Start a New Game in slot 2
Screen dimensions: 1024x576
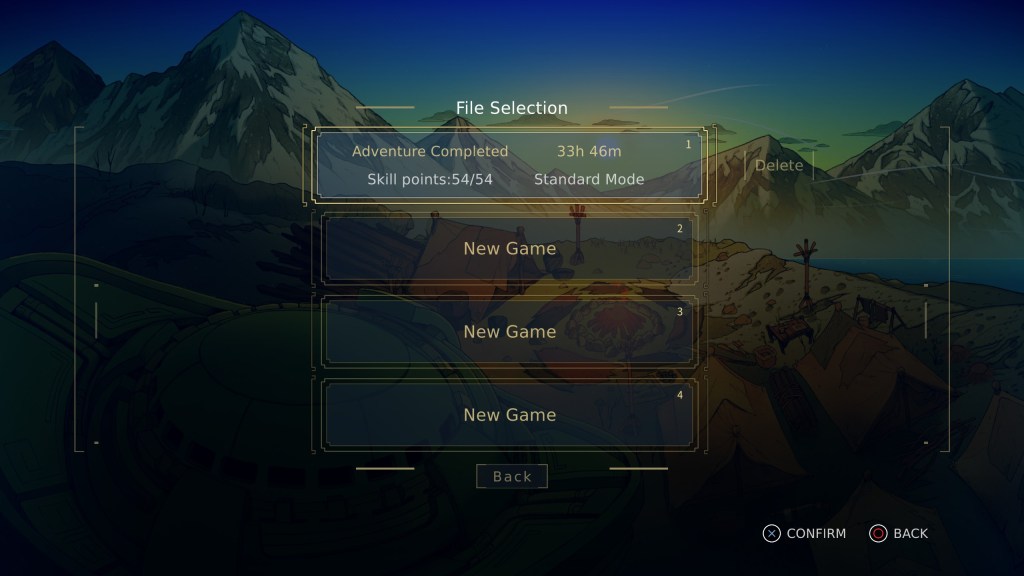click(509, 248)
